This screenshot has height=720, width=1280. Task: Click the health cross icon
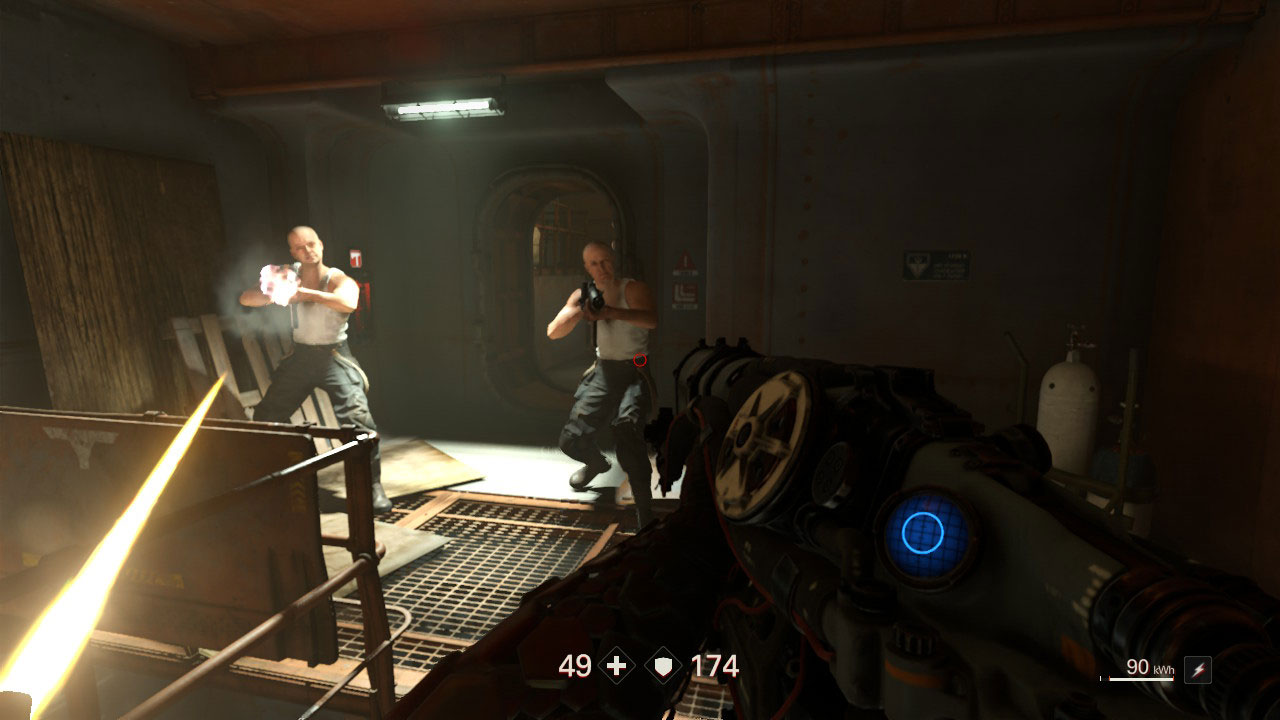(616, 666)
